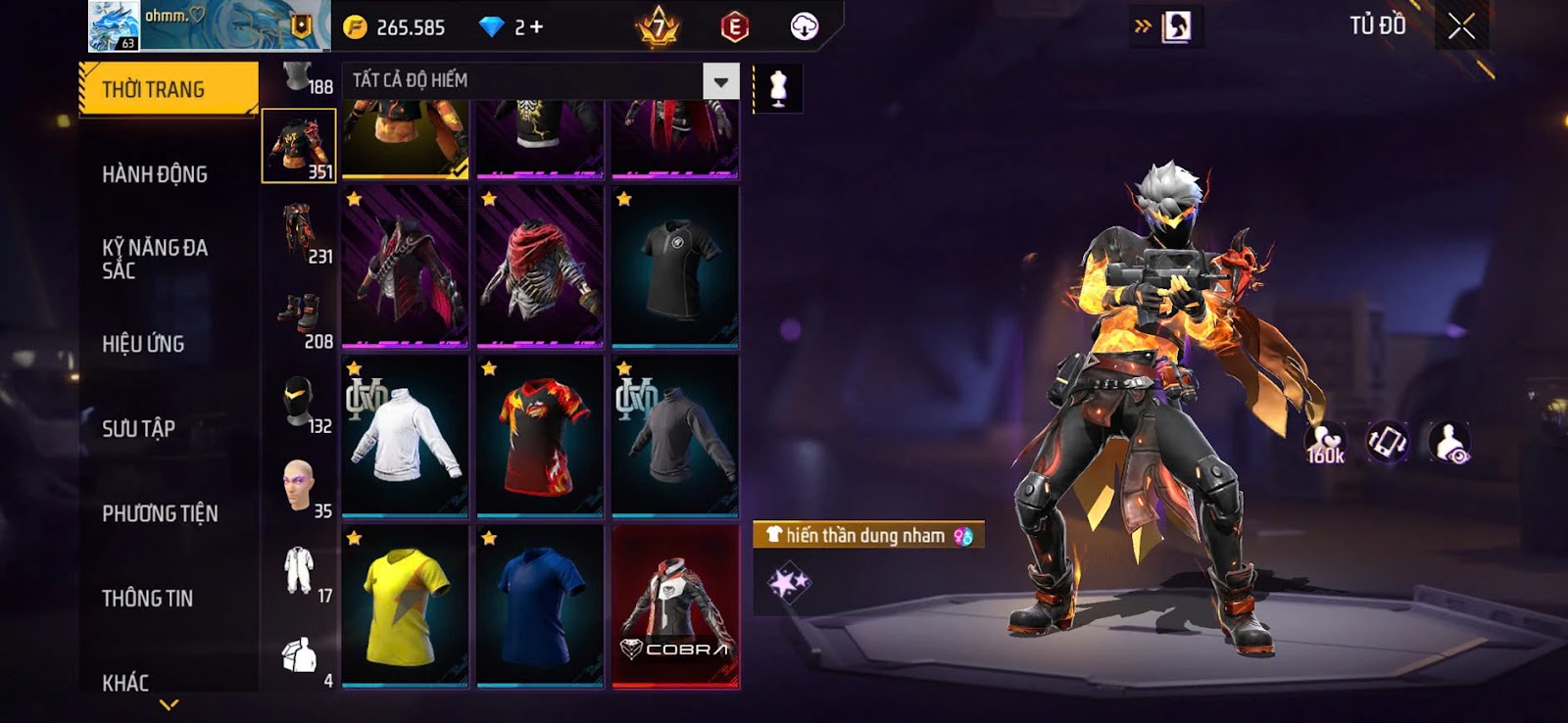Screen dimensions: 1568x723
Task: Open the THỜI TRANG tab
Action: coord(168,89)
